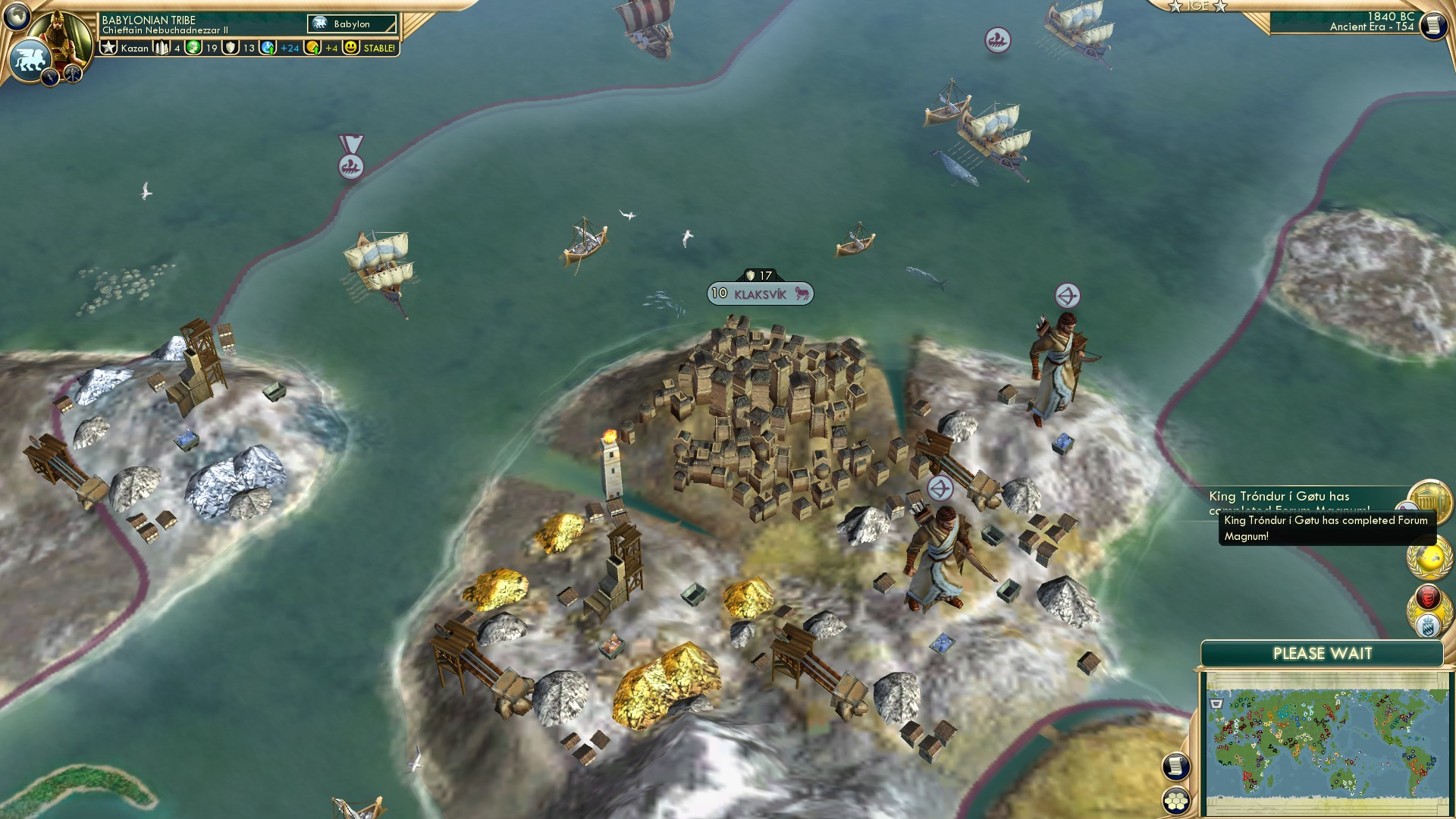This screenshot has width=1456, height=819.
Task: Click the gold income icon showing +4
Action: pyautogui.click(x=312, y=48)
